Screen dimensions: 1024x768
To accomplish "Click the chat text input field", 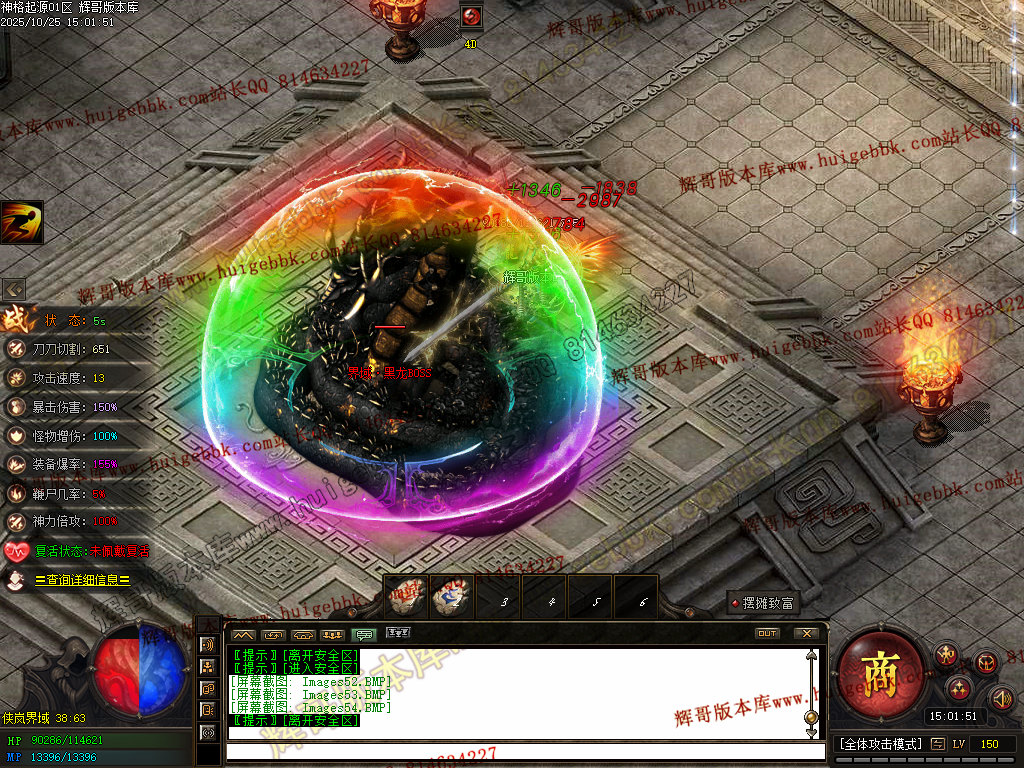I will pos(520,752).
